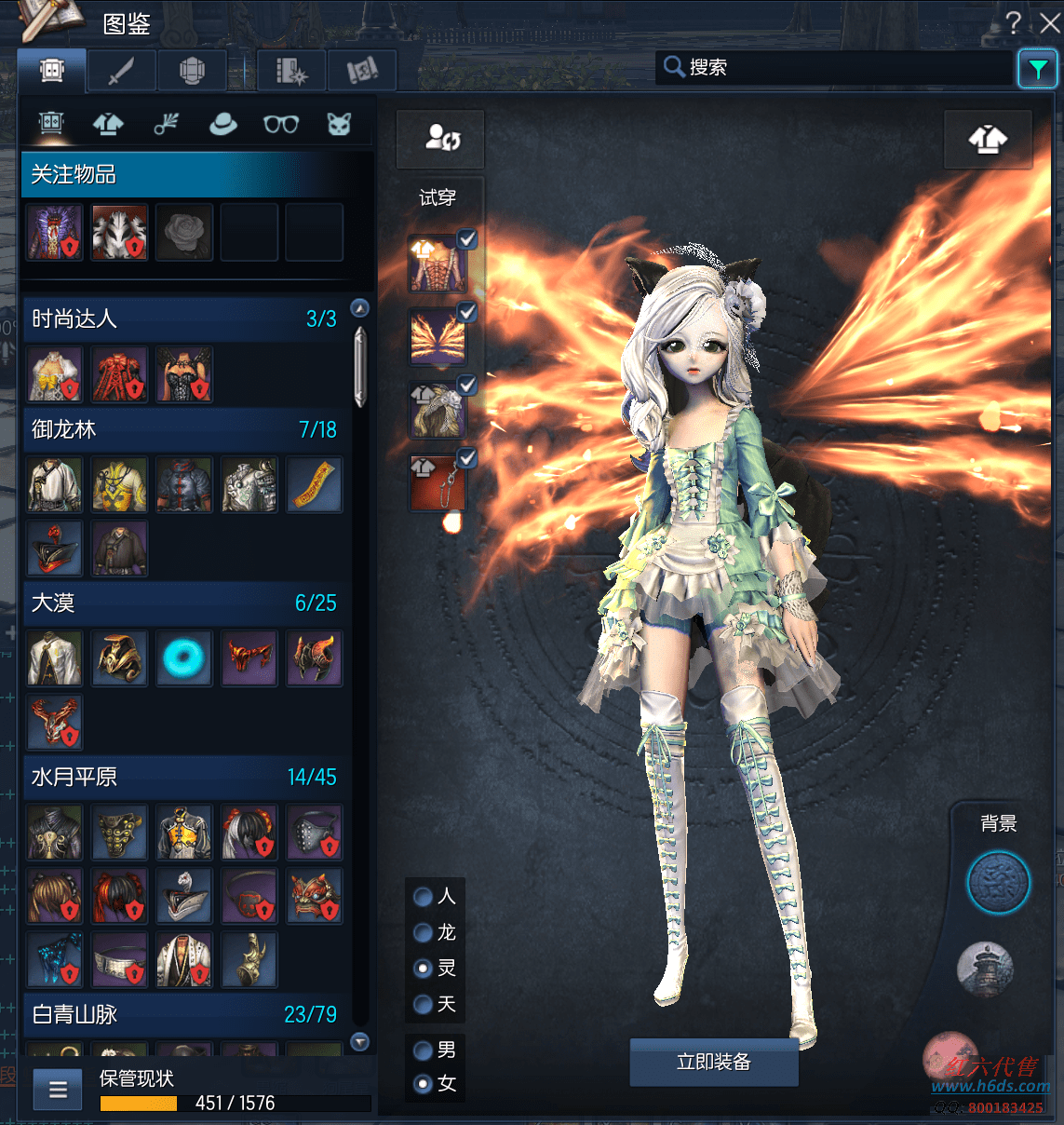Select the blue ring item in 大漠
This screenshot has width=1064, height=1125.
pyautogui.click(x=183, y=658)
